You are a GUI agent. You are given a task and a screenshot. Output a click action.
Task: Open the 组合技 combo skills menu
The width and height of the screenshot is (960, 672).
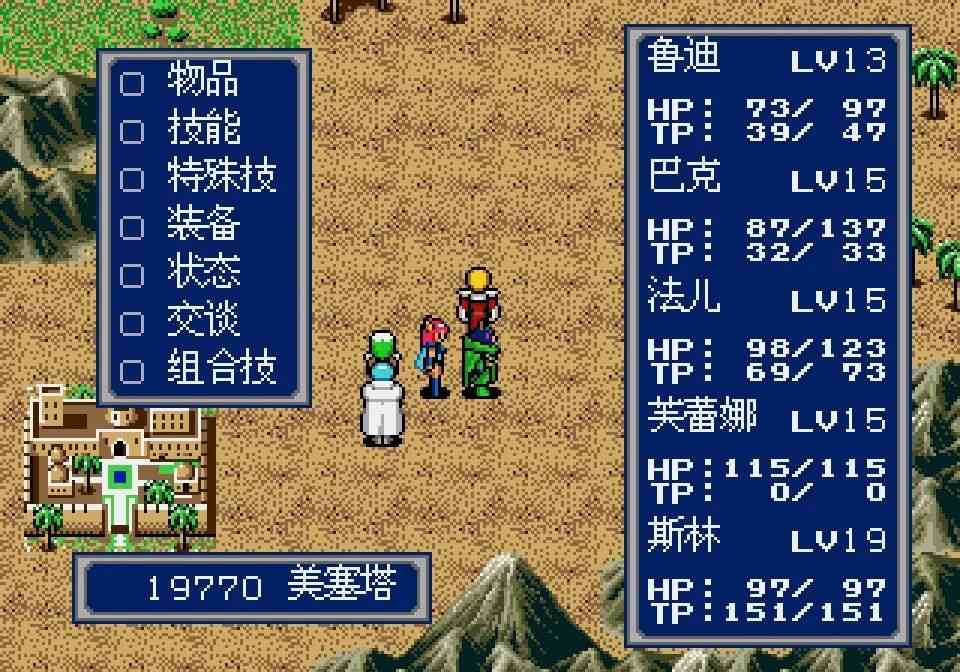(x=220, y=370)
